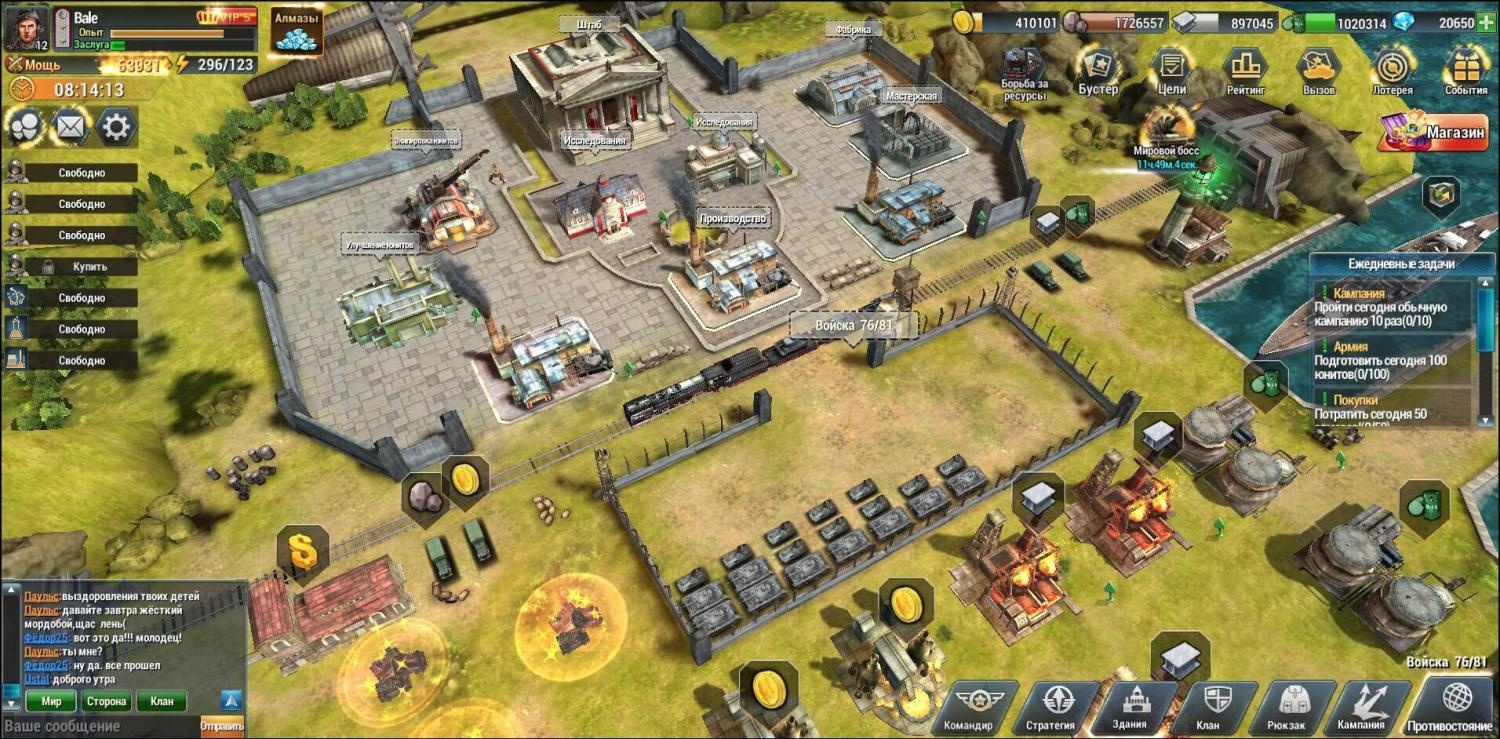Open the envelope mail icon
Image resolution: width=1500 pixels, height=739 pixels.
point(69,127)
